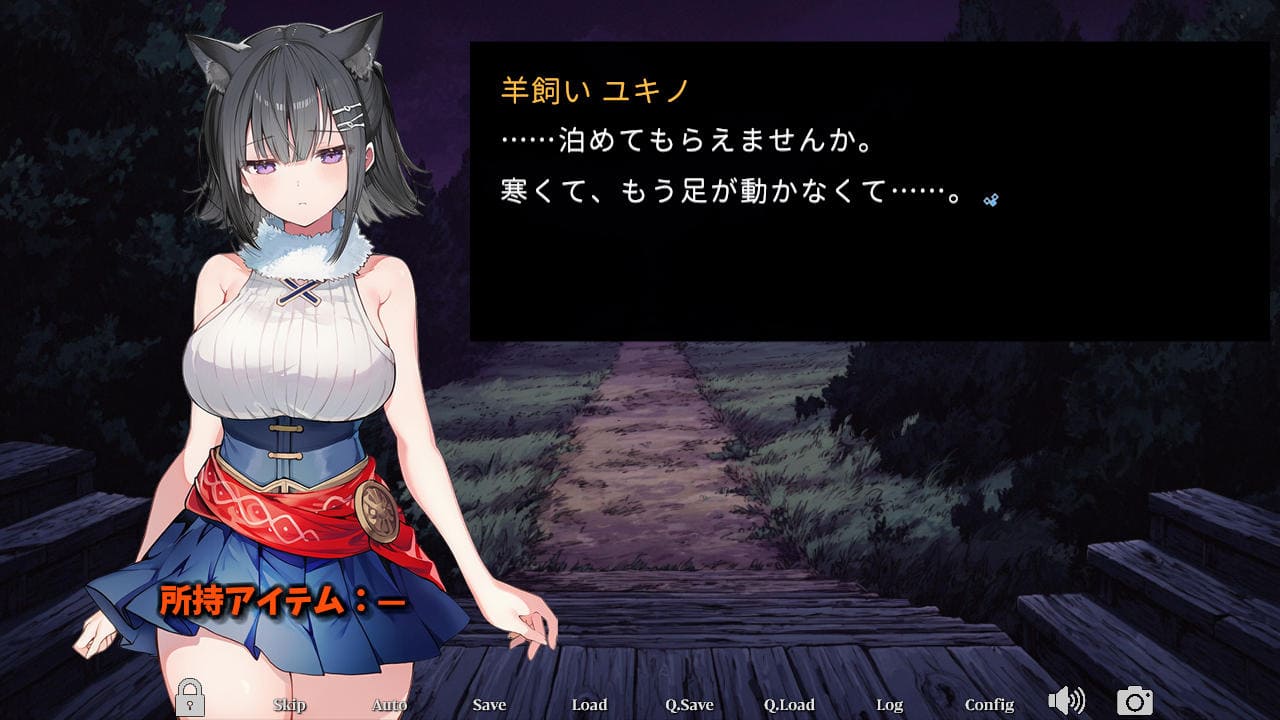Toggle the padlock icon in the bottom bar
The image size is (1280, 720).
point(190,698)
